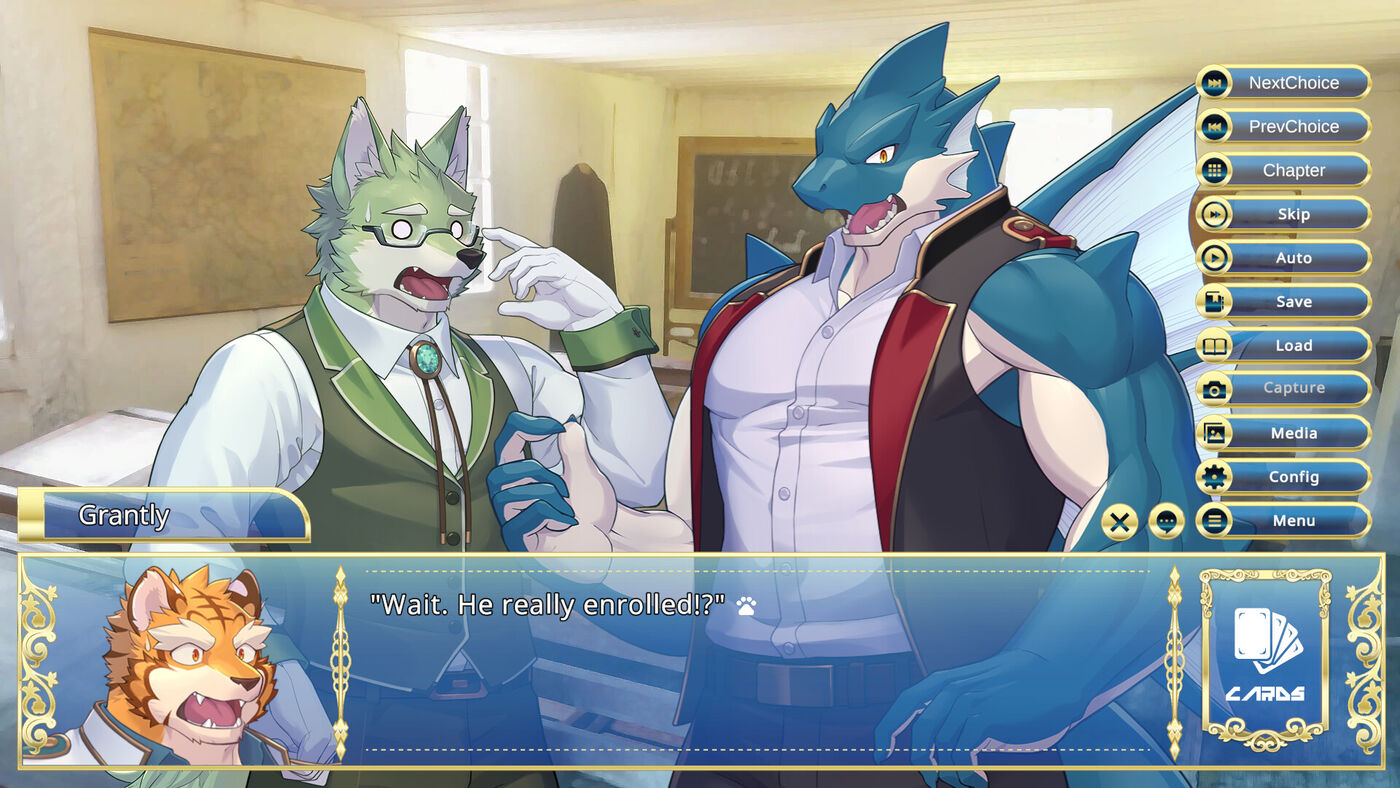Viewport: 1400px width, 788px height.
Task: Go back using the PrevChoice button
Action: 1284,127
